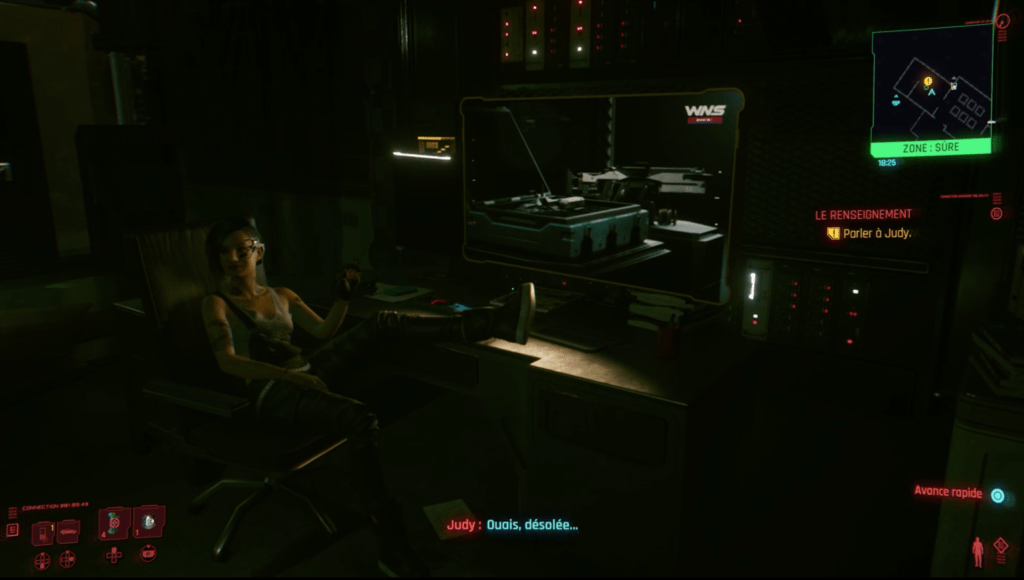Select the grenade quick slot

click(x=149, y=521)
